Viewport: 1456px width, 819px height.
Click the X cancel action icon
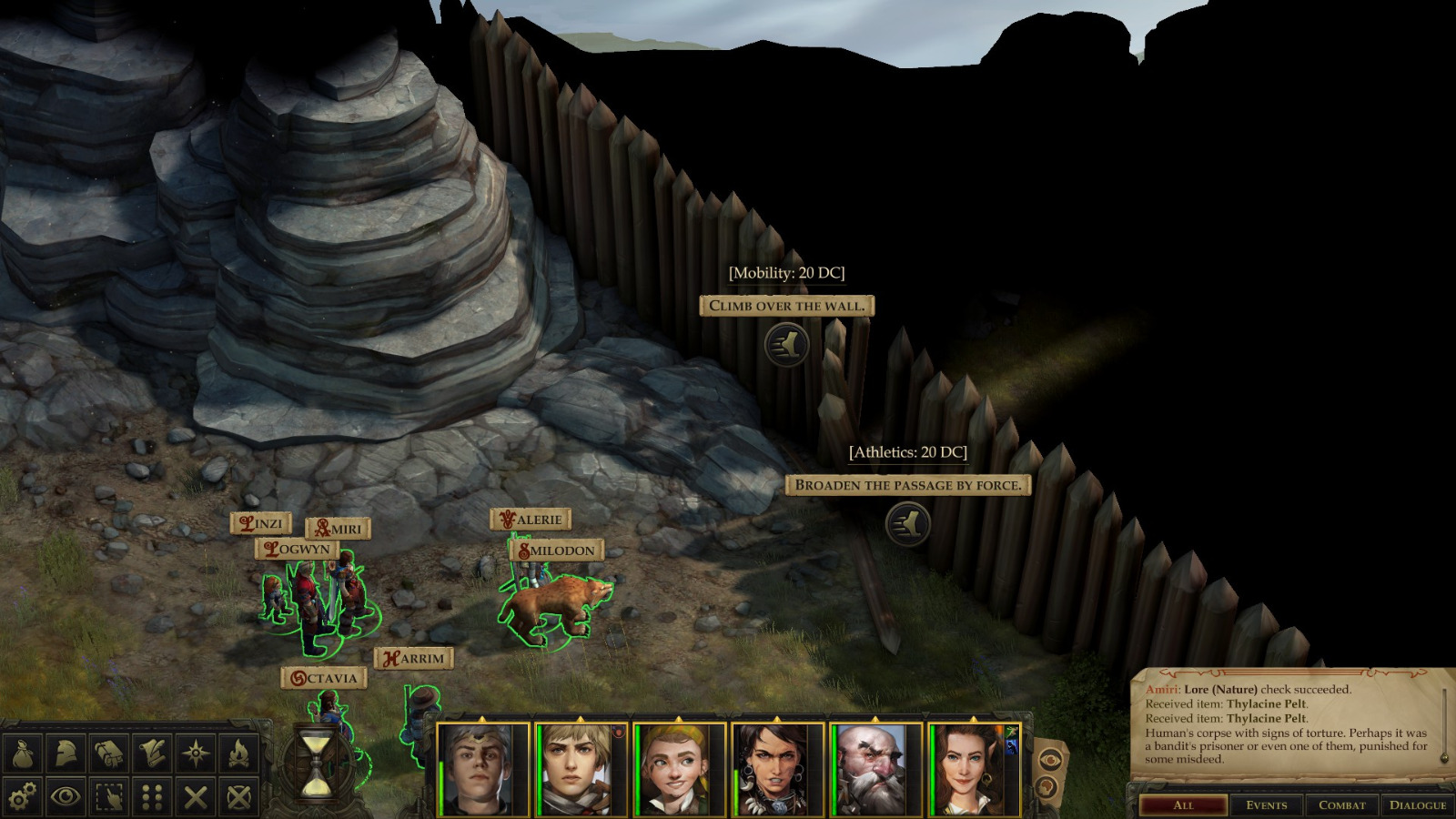(x=195, y=795)
